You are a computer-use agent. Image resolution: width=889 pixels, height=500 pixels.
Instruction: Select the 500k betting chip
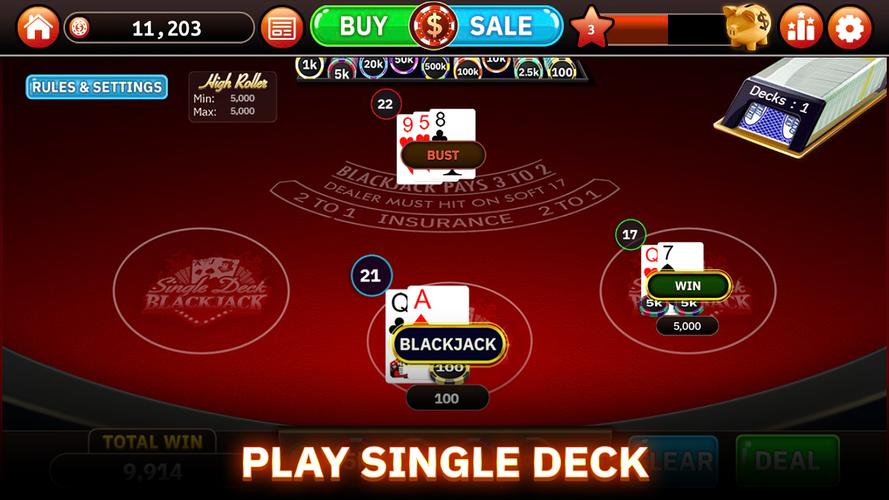coord(435,68)
